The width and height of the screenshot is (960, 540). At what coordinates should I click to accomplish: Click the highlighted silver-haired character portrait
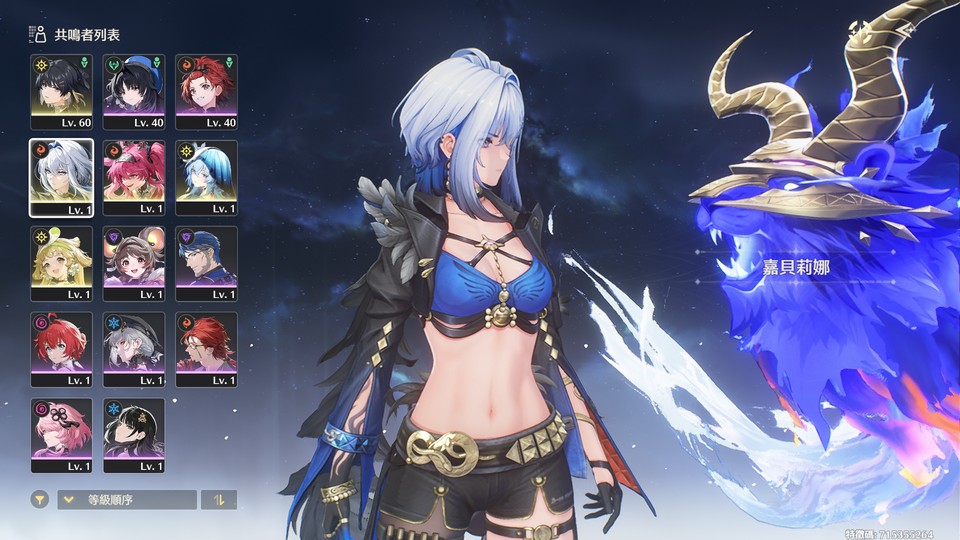pos(61,178)
